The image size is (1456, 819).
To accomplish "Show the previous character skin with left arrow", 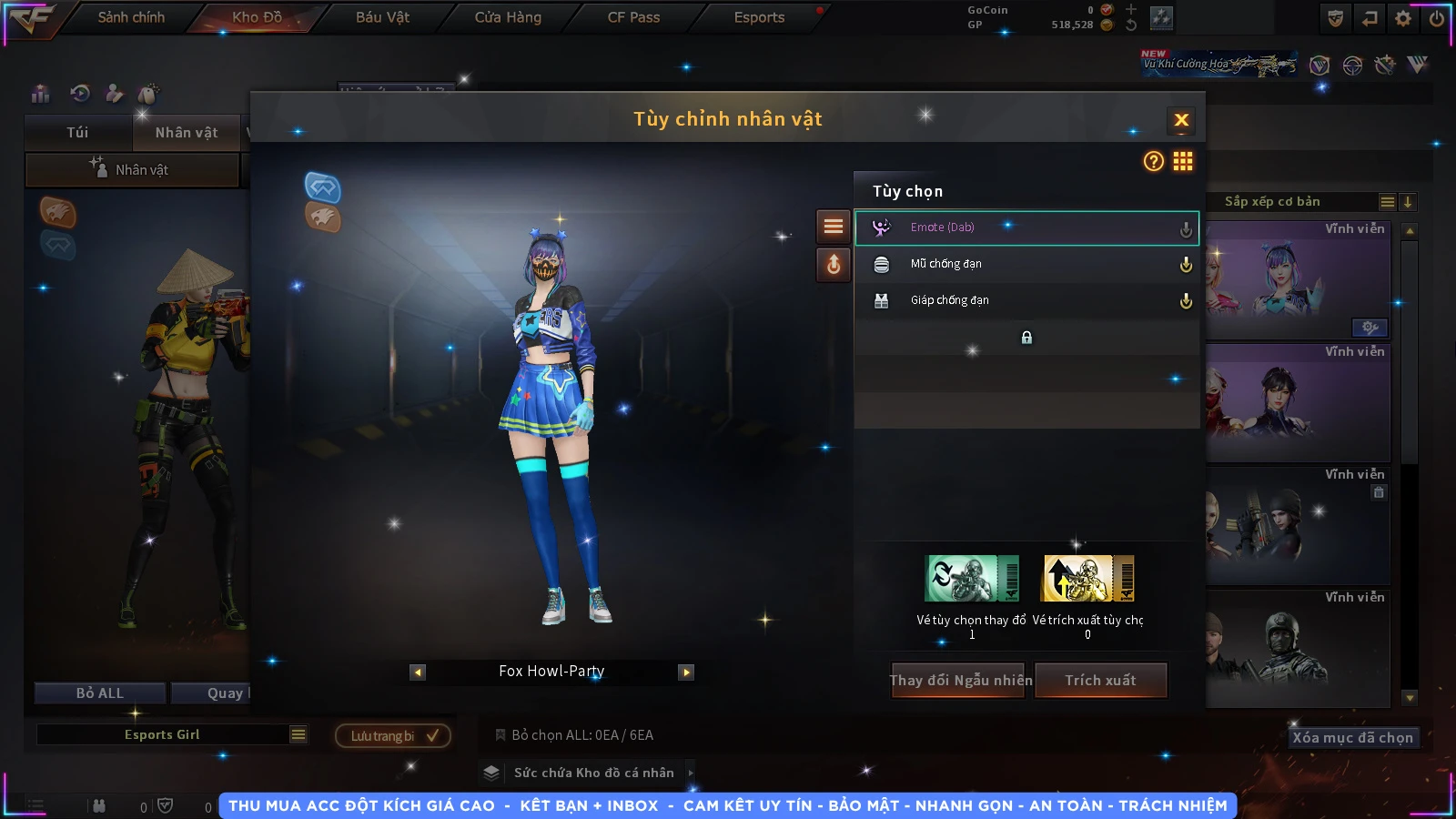I will [x=418, y=672].
